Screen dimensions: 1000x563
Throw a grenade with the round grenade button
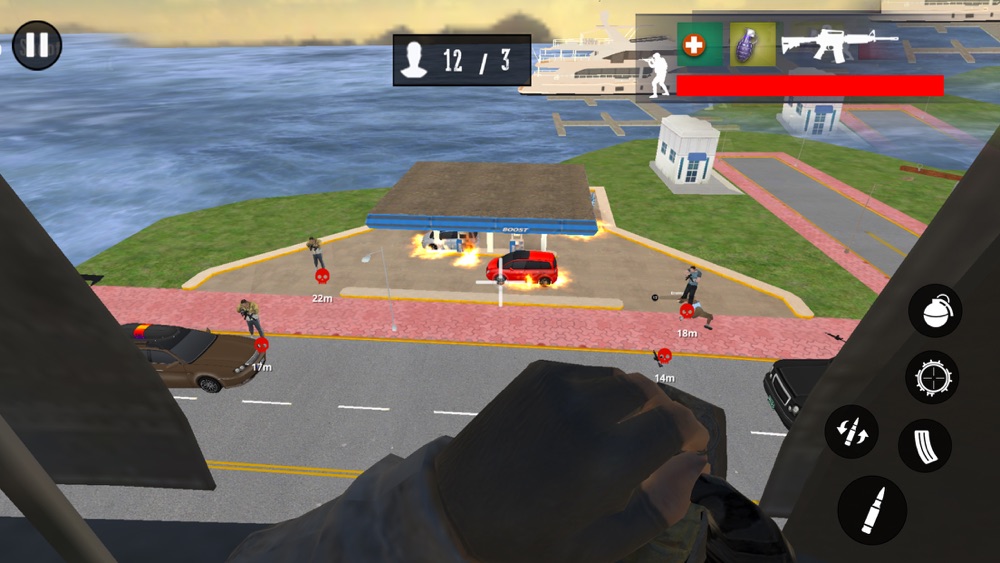coord(934,311)
